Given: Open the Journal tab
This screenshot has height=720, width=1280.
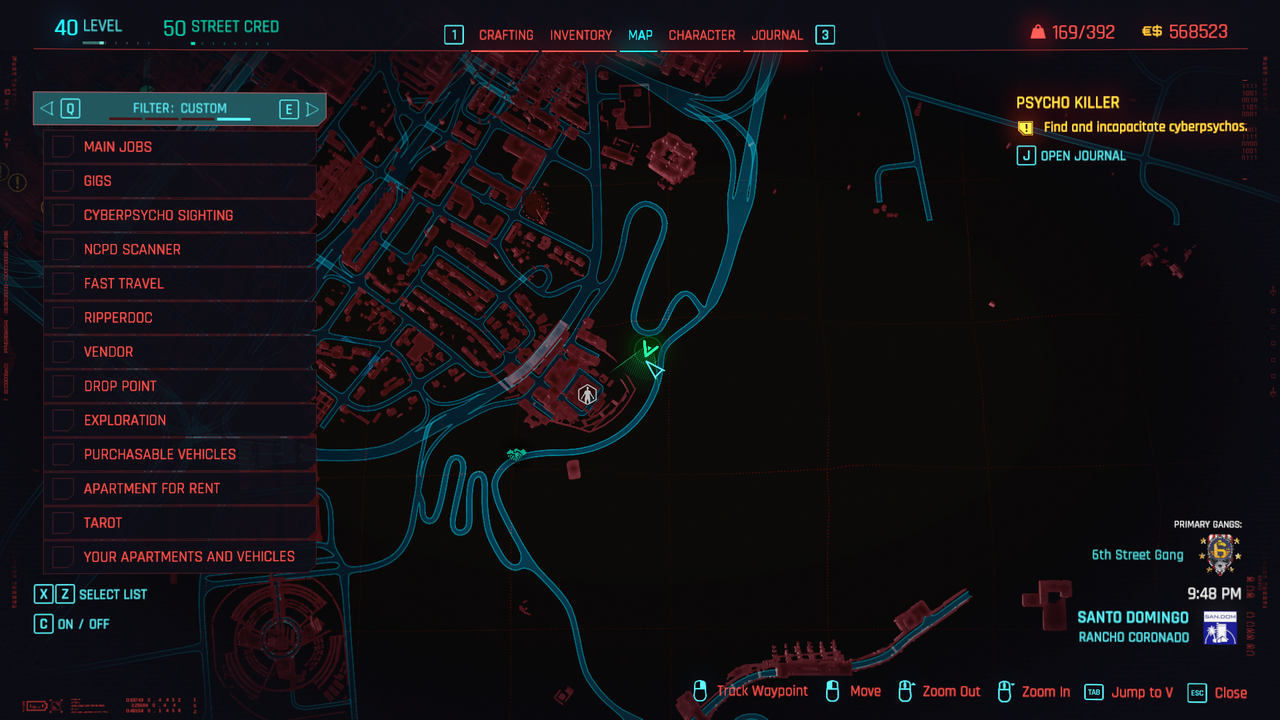Looking at the screenshot, I should tap(777, 35).
